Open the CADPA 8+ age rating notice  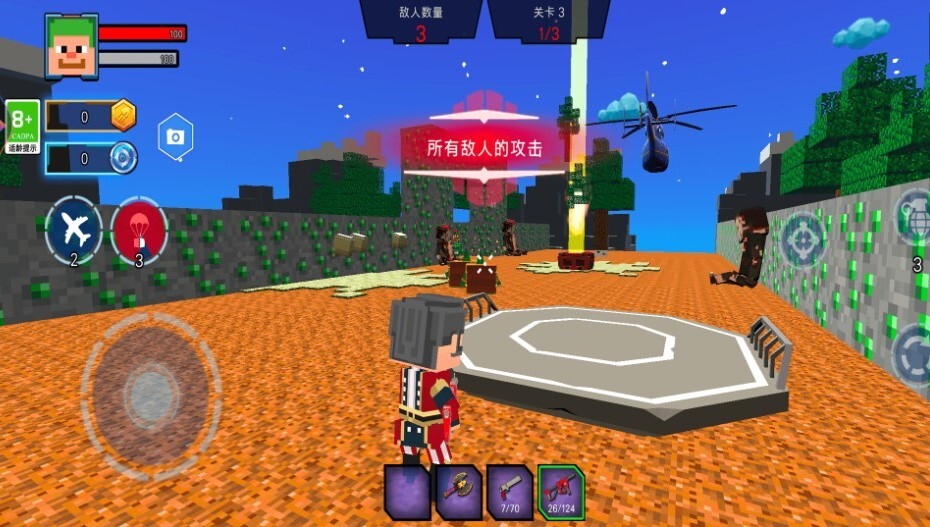point(22,127)
